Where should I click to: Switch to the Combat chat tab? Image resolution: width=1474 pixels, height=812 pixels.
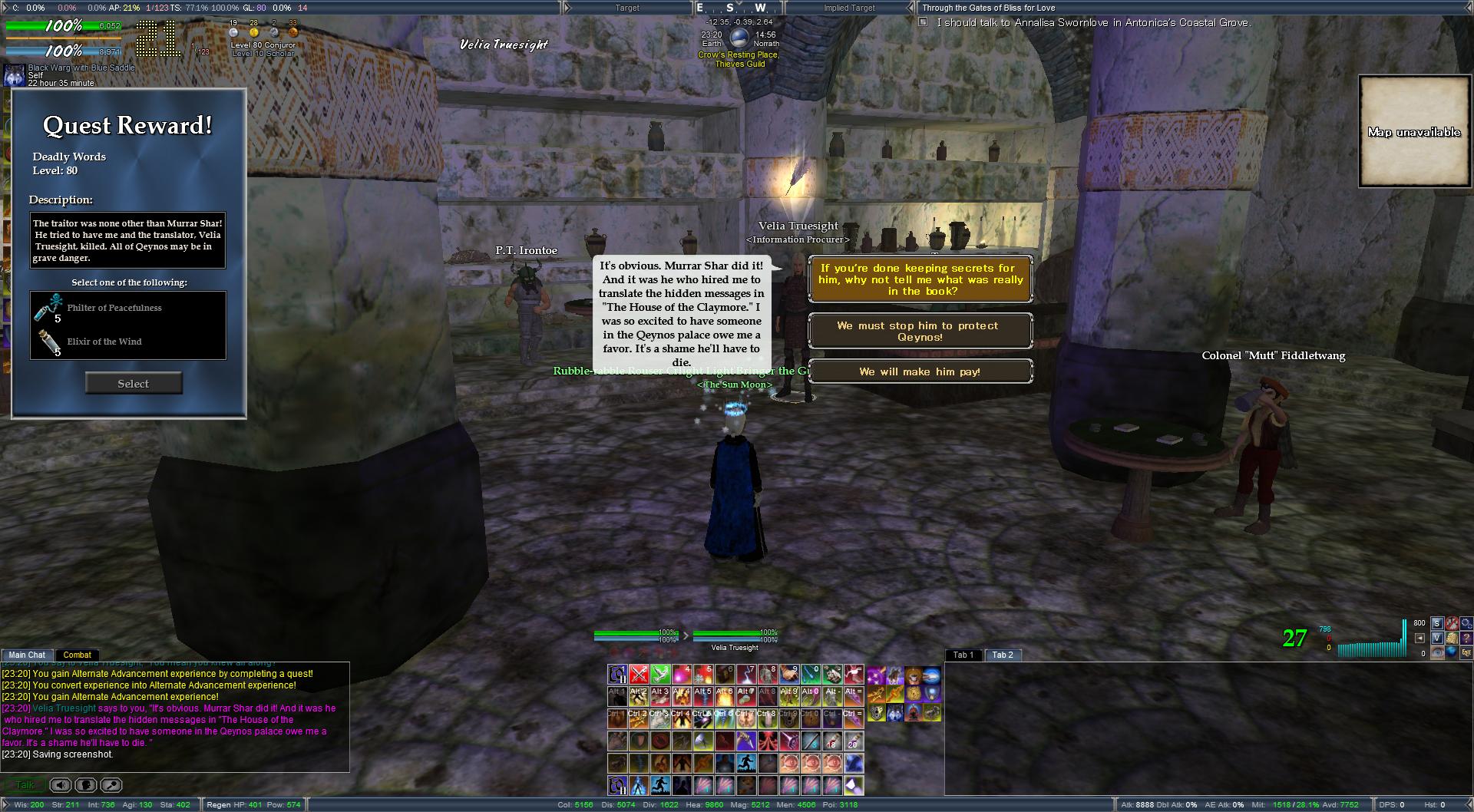tap(77, 655)
